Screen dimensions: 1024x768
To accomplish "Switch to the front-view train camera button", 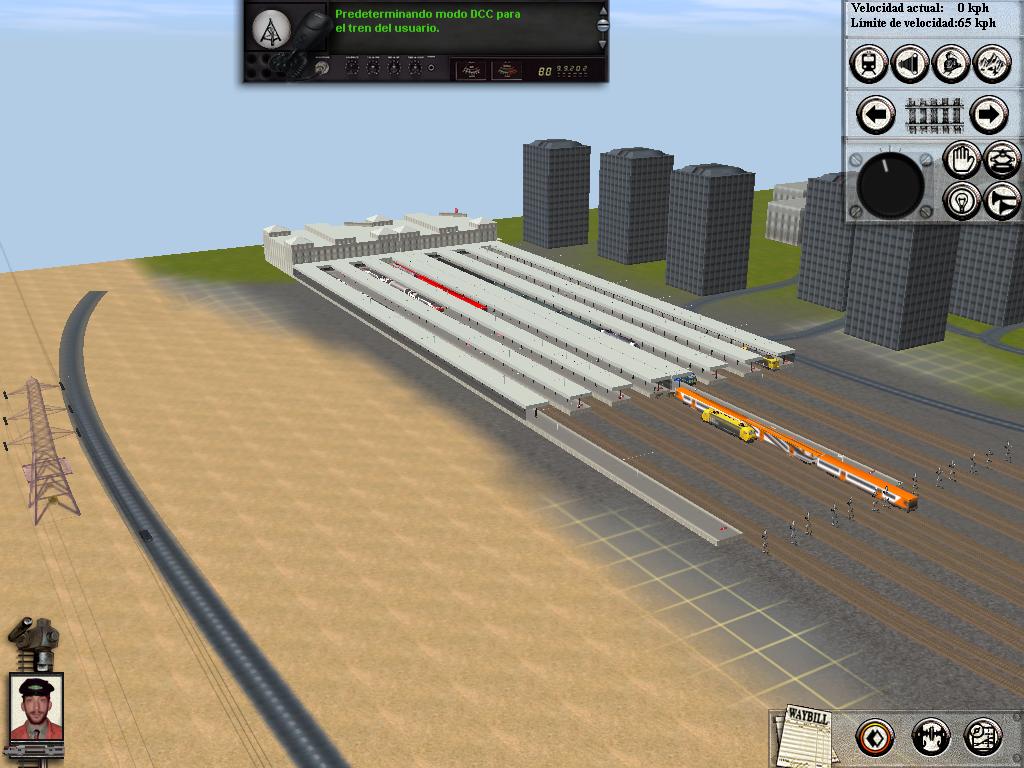I will [x=868, y=65].
